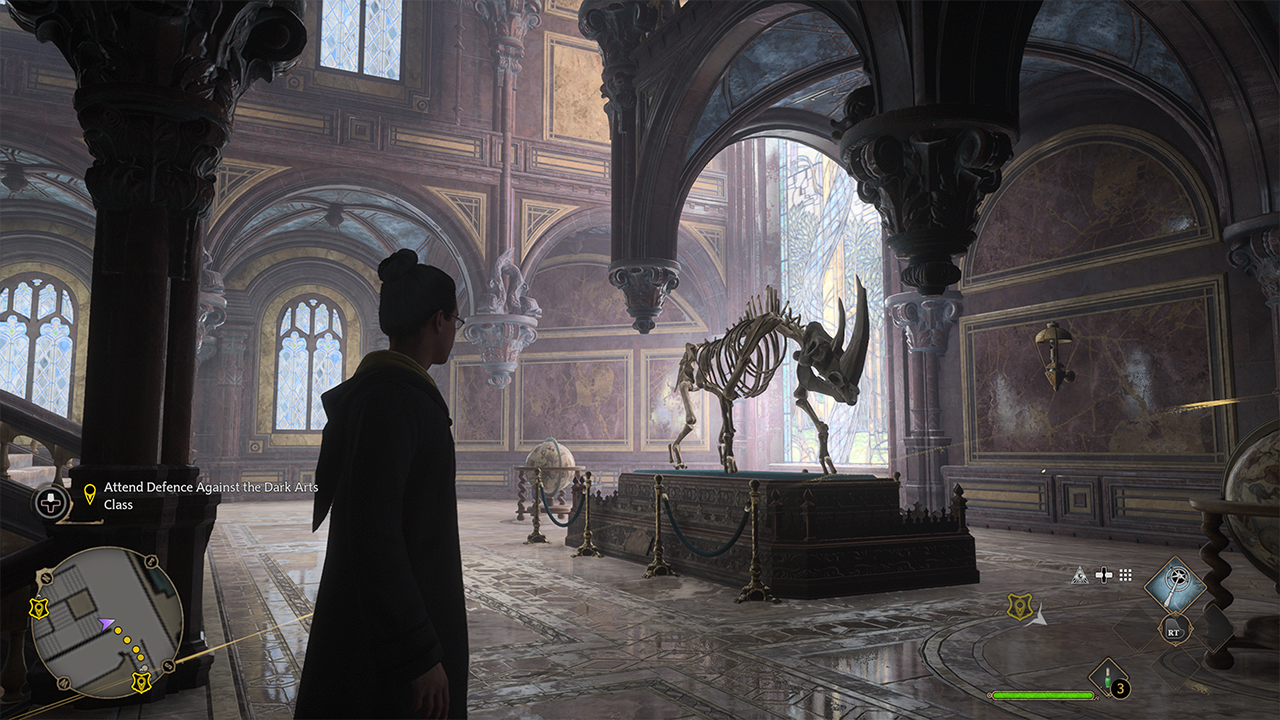Click the triangle eye icon above the health bar
Viewport: 1280px width, 720px height.
pyautogui.click(x=1080, y=575)
